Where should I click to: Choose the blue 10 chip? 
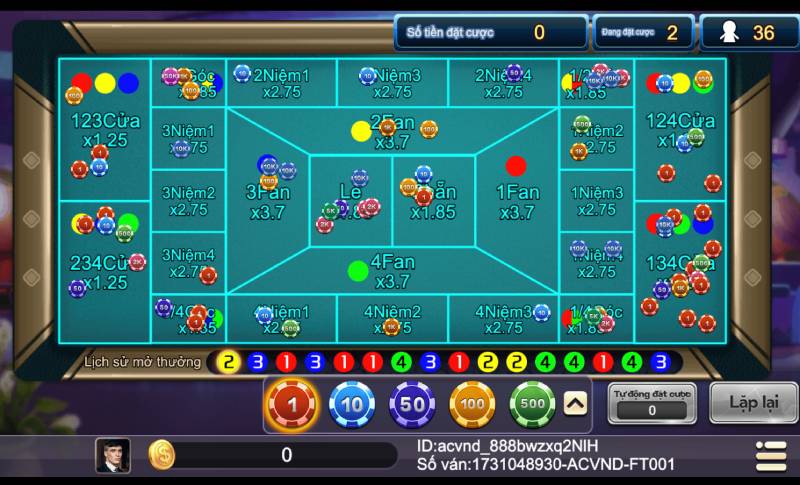tap(352, 405)
